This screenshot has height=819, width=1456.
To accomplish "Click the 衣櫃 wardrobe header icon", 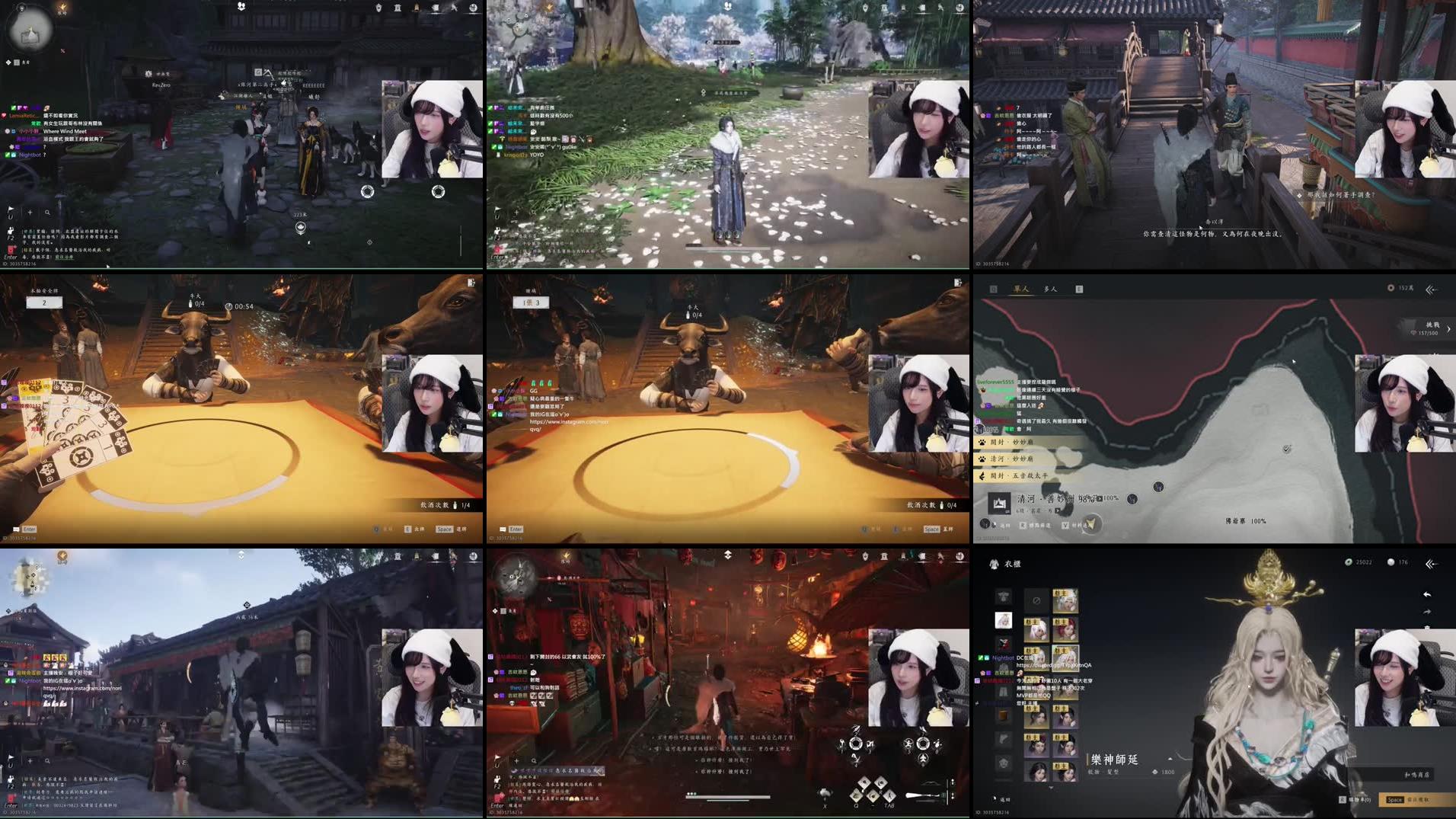I will pos(994,564).
